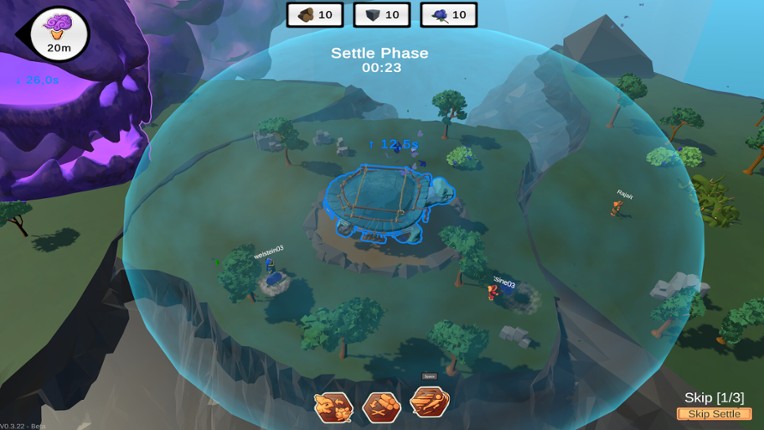Activate the wood logs build ability
The height and width of the screenshot is (430, 764).
[382, 406]
